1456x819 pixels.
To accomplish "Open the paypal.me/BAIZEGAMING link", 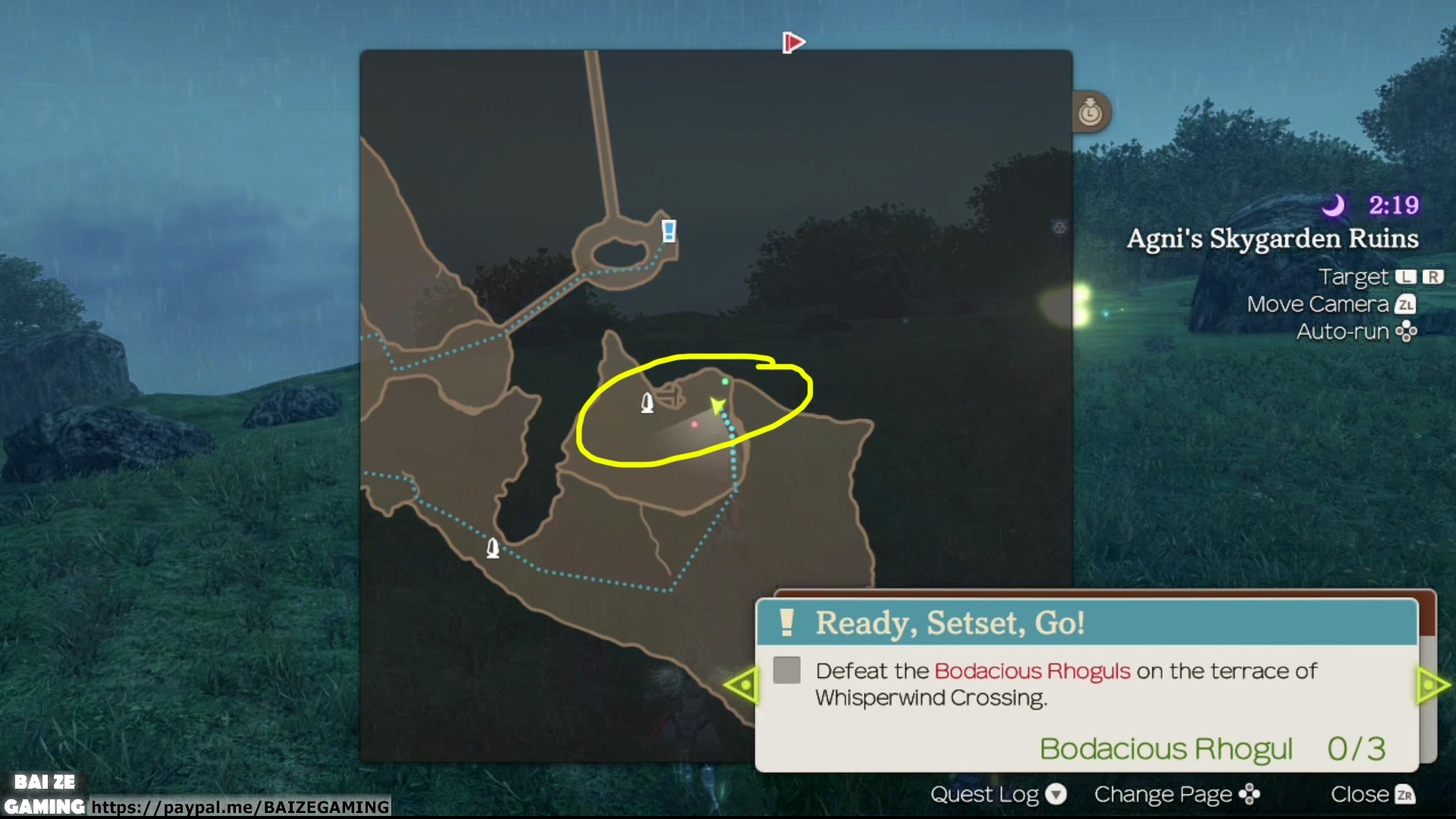I will [240, 807].
